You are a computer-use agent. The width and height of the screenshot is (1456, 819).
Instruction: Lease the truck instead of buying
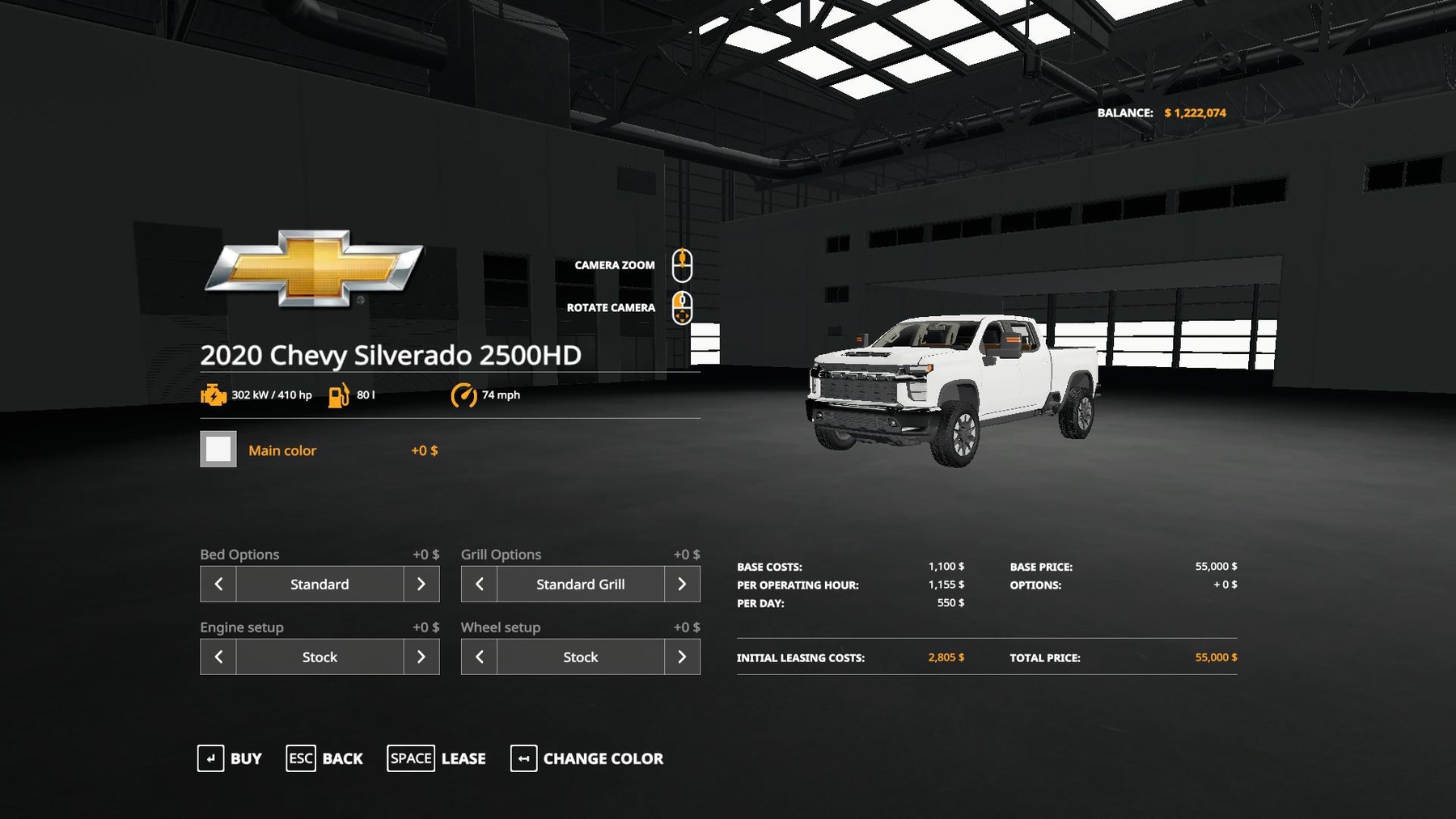[x=437, y=758]
